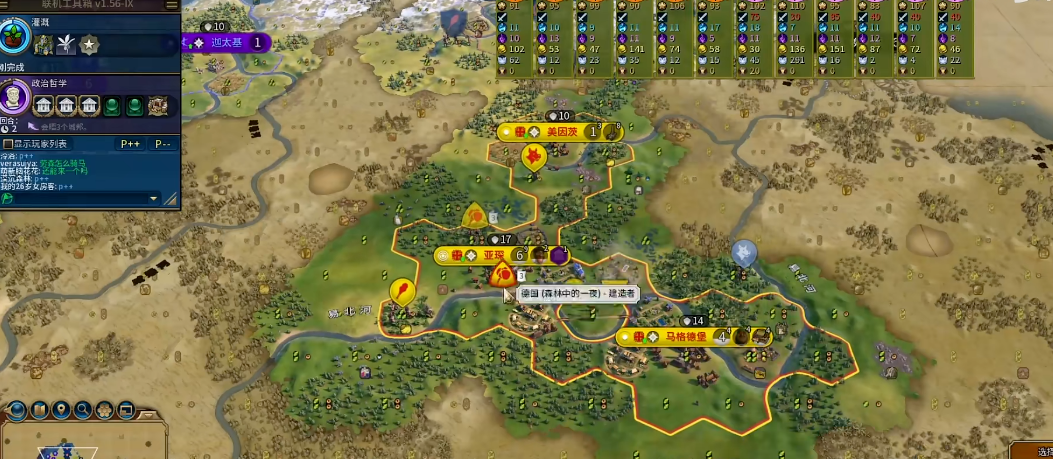The image size is (1053, 459).
Task: Open the map lenses button
Action: pos(40,409)
